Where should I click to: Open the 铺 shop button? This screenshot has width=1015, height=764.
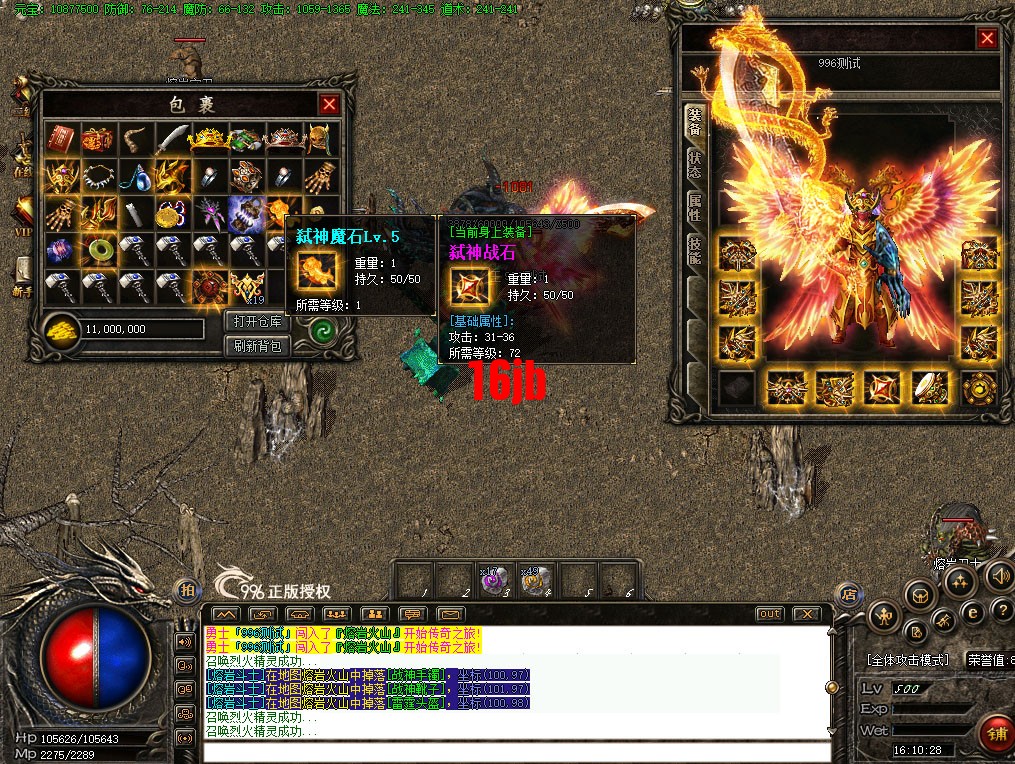pyautogui.click(x=995, y=731)
